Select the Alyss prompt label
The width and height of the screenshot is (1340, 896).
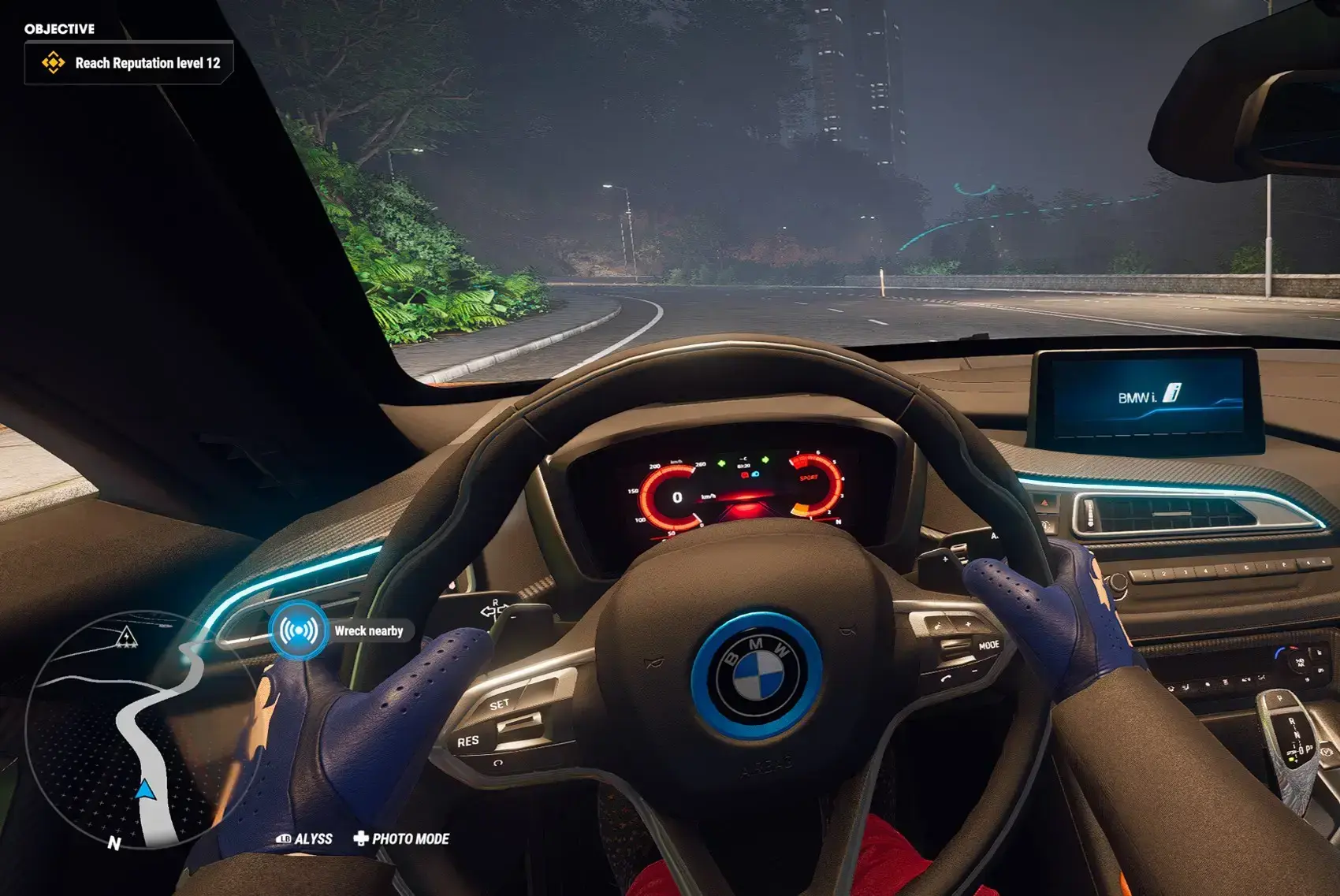click(x=305, y=838)
